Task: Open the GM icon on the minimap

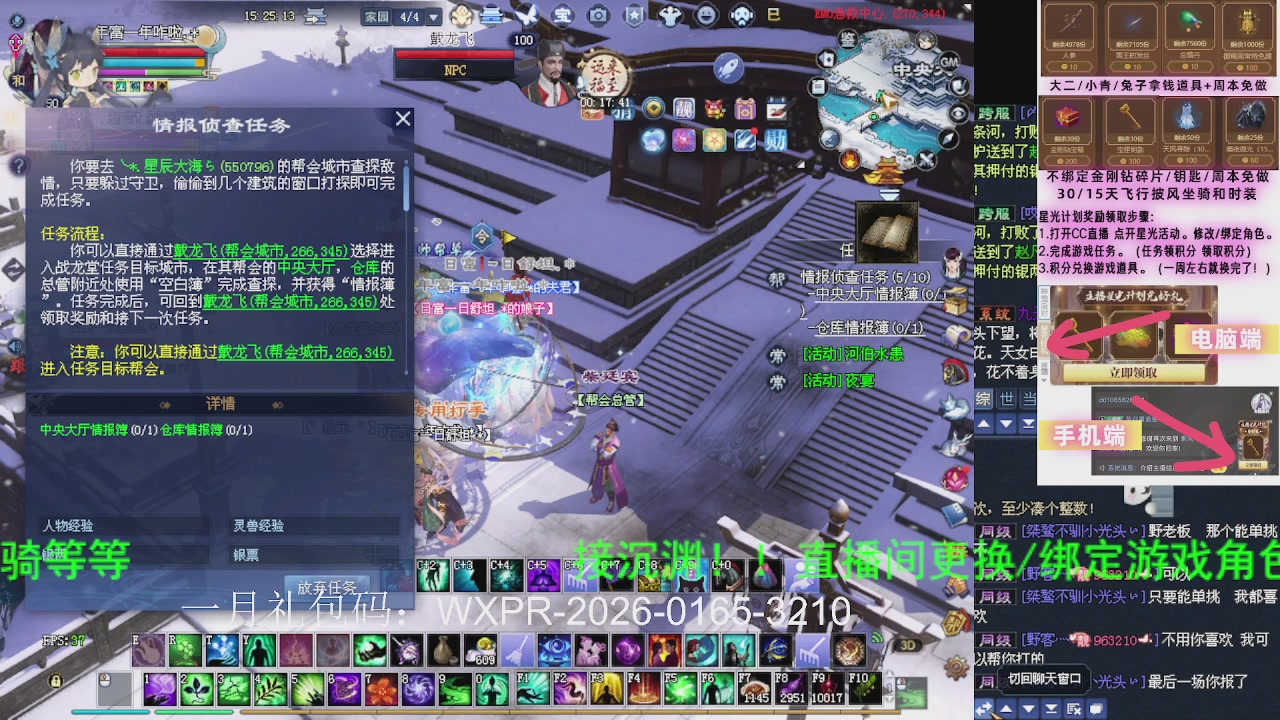Action: 949,62
